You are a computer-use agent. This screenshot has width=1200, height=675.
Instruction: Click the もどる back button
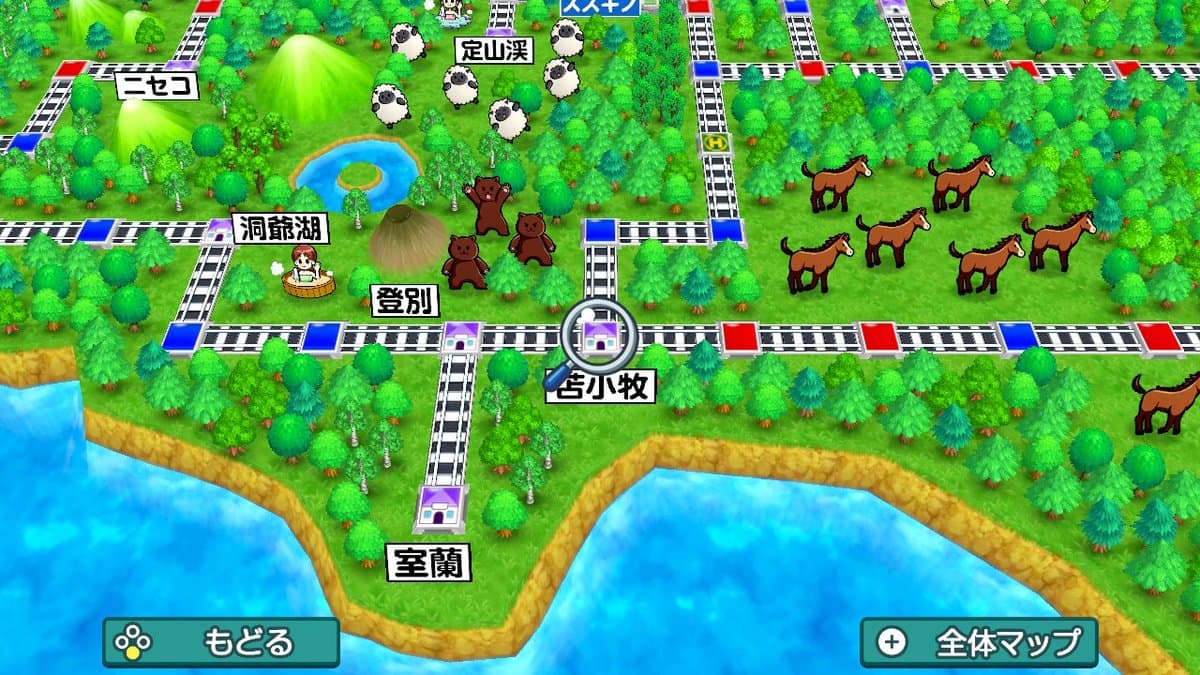(221, 641)
